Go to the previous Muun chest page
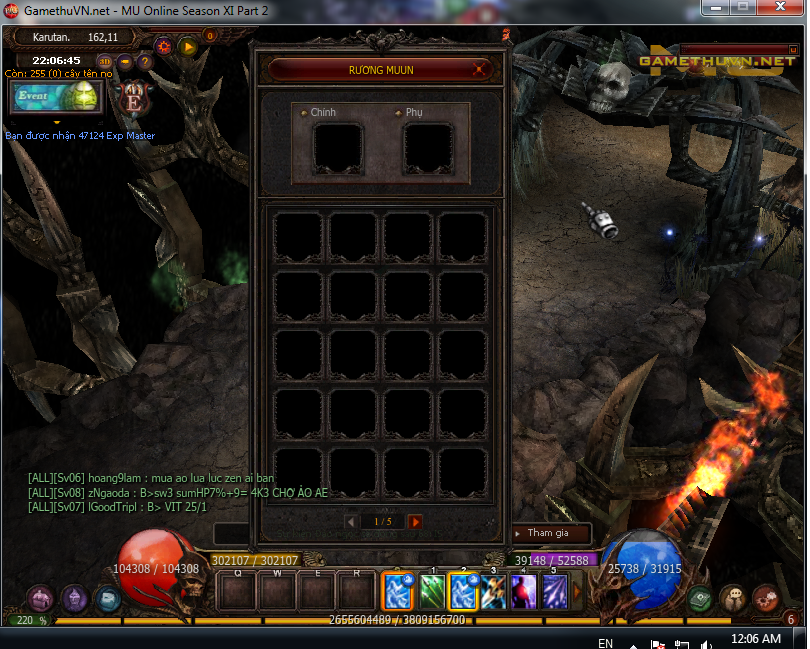 pos(351,522)
